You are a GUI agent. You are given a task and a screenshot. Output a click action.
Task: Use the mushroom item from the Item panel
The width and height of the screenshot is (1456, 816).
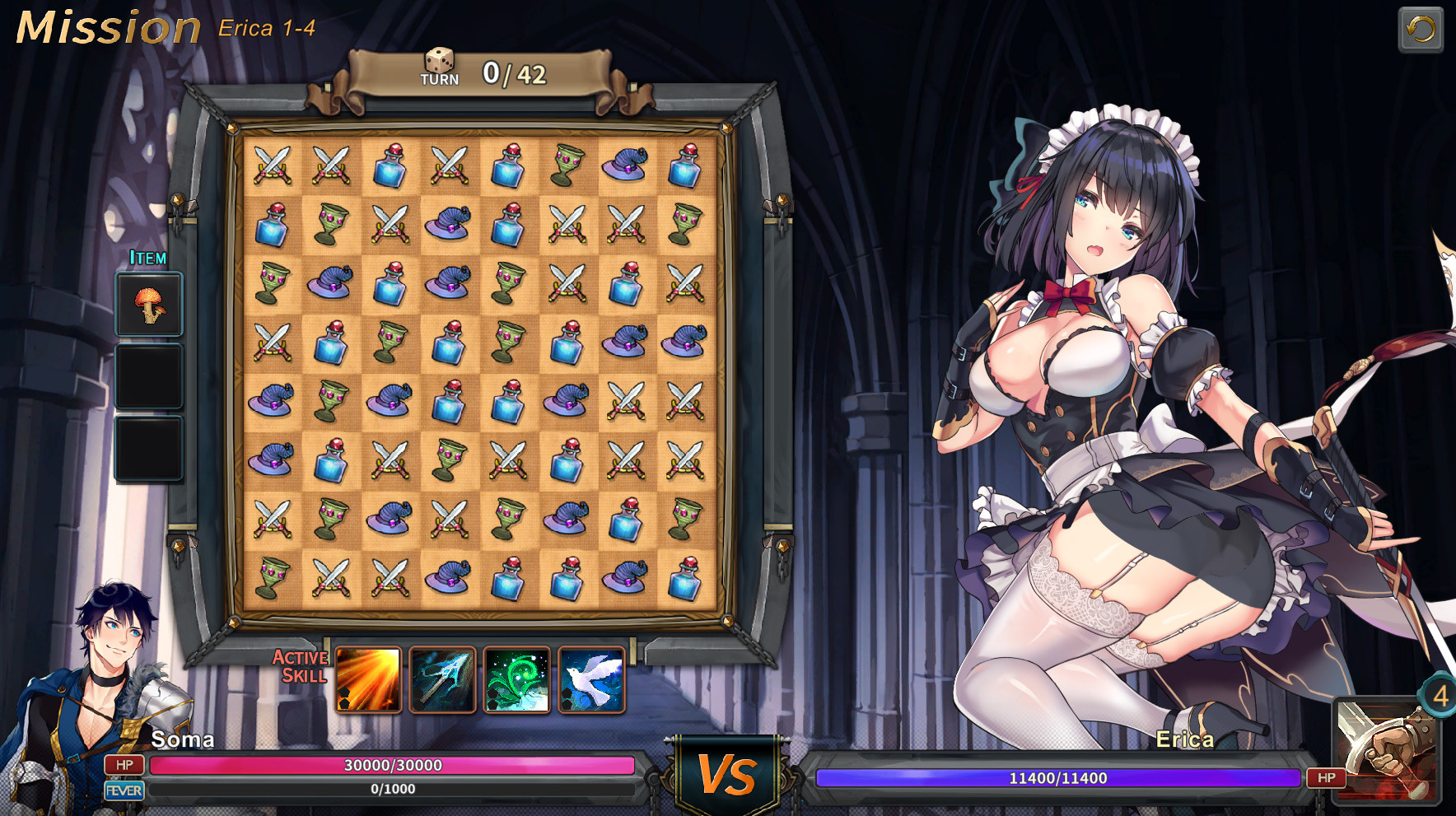tap(149, 305)
